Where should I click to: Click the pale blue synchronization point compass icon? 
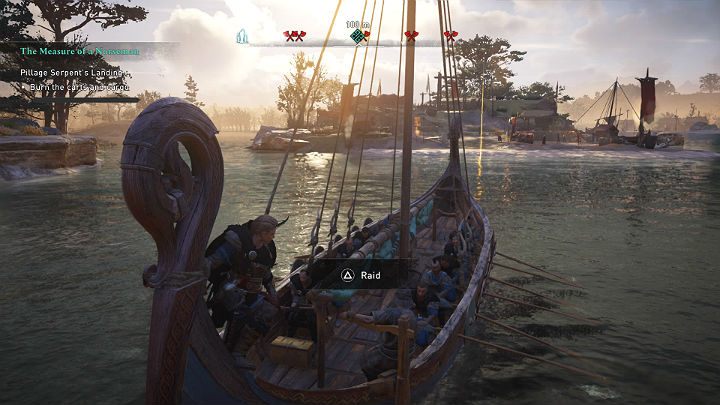[241, 36]
